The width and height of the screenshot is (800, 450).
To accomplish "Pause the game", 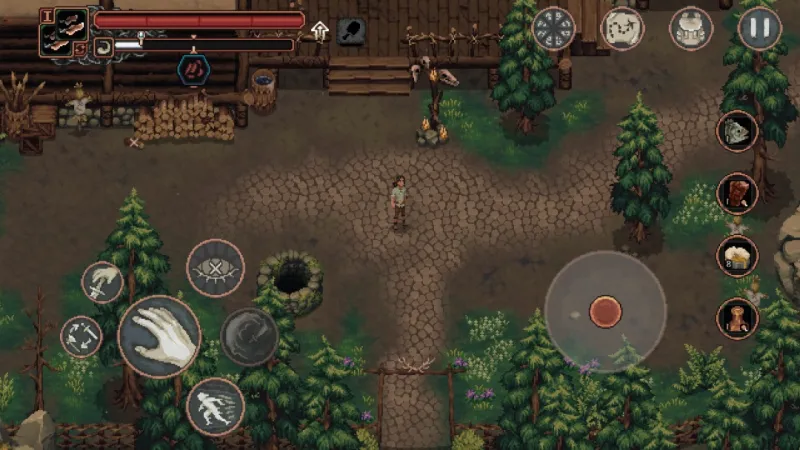I will pos(759,28).
